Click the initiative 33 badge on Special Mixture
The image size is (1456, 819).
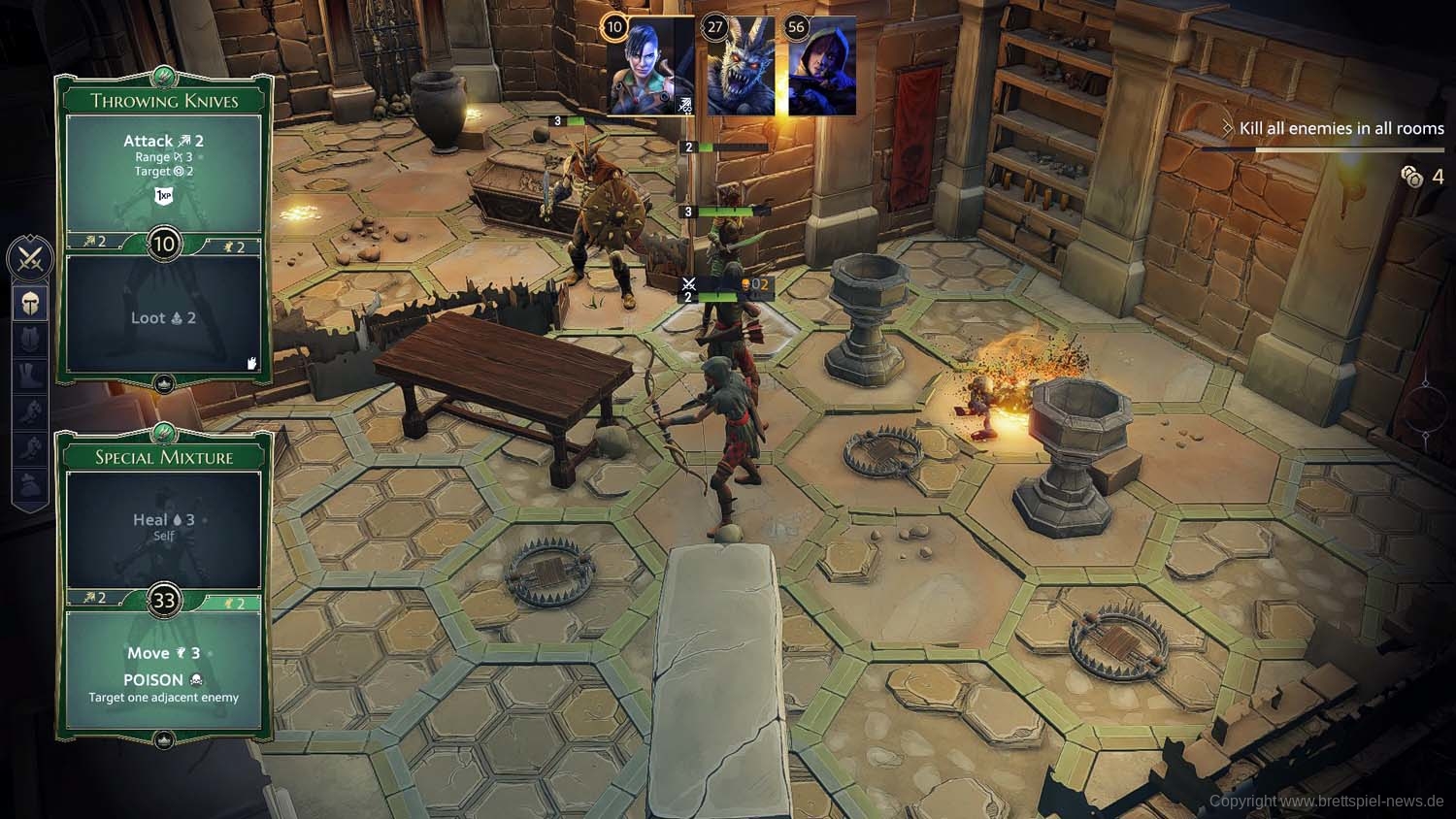[164, 600]
